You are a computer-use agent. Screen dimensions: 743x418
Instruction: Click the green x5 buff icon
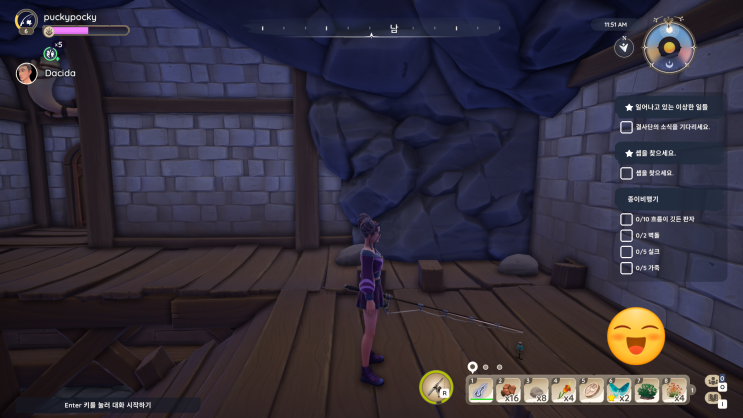point(50,53)
